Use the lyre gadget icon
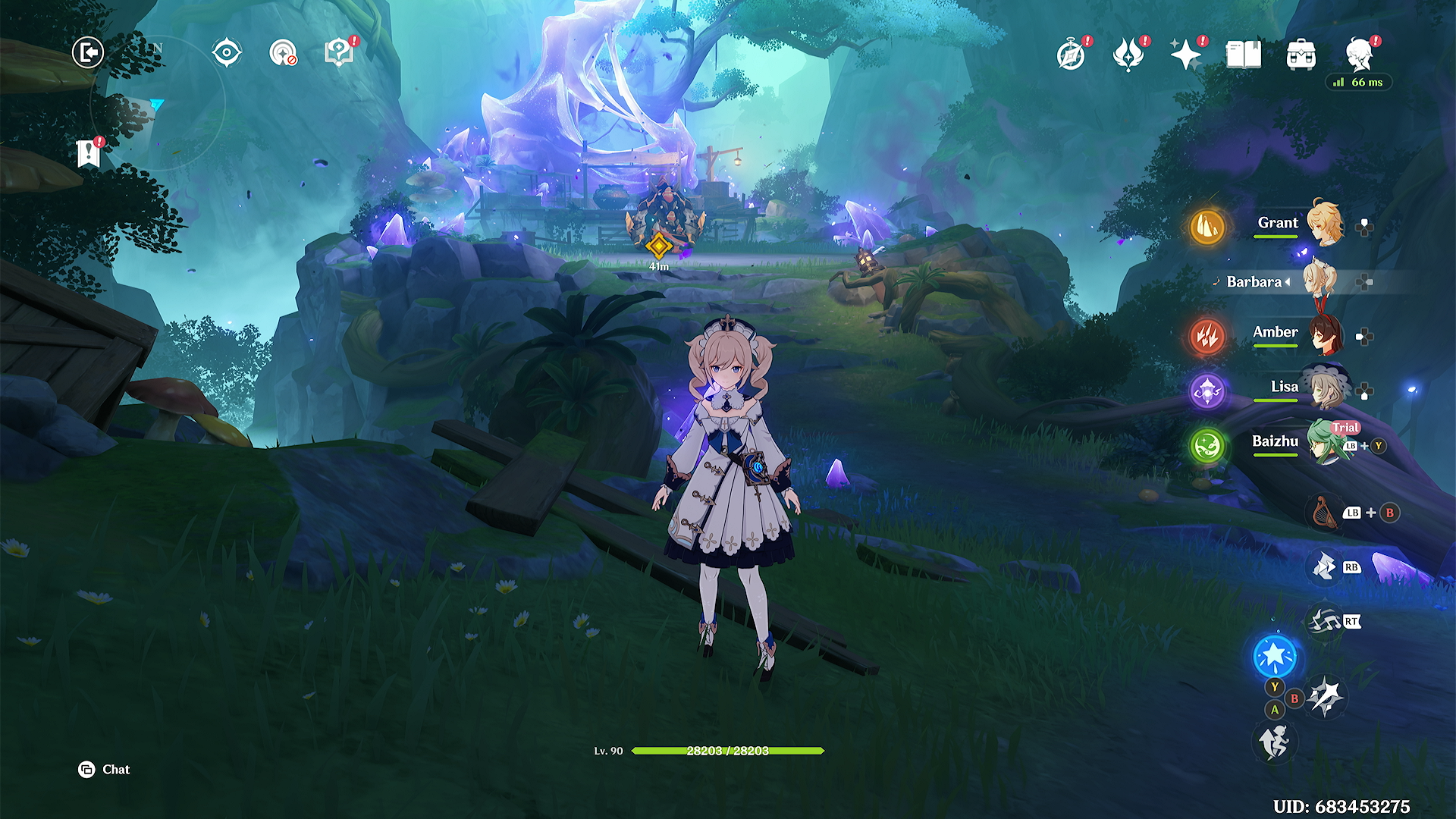Screen dimensions: 1456x819 1324,513
